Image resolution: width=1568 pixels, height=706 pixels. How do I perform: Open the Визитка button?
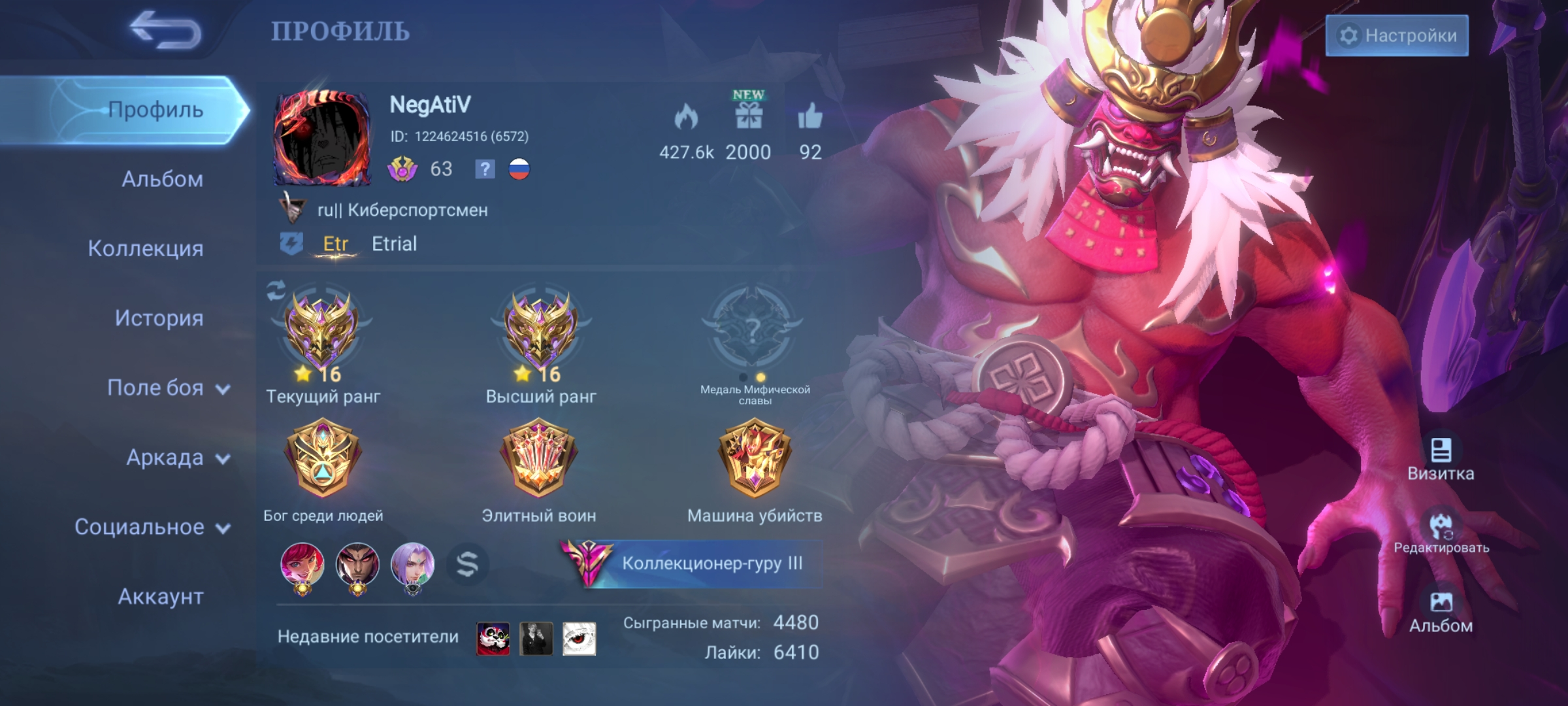tap(1441, 459)
